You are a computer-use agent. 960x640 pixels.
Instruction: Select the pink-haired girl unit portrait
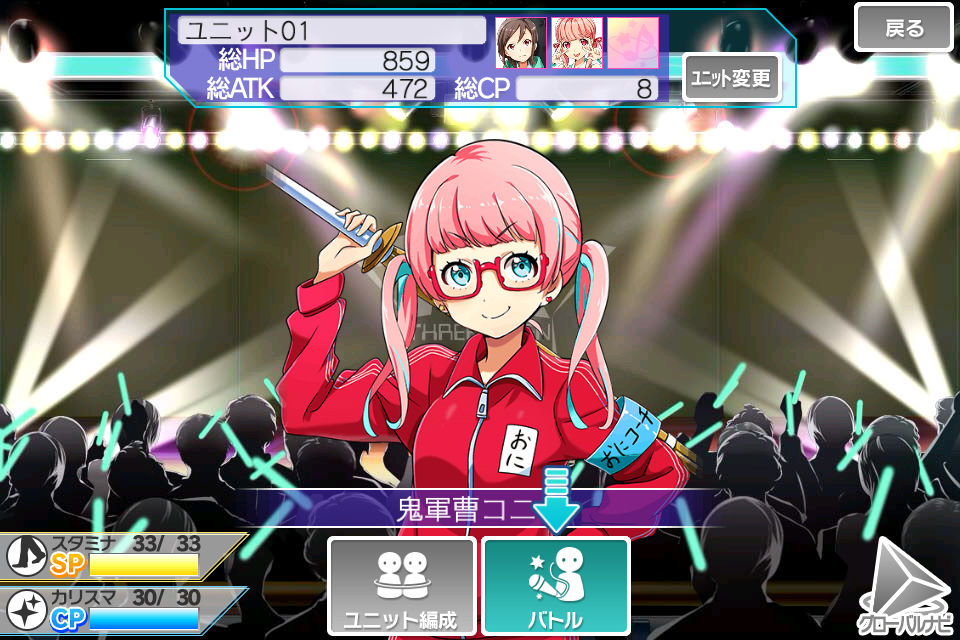(577, 43)
